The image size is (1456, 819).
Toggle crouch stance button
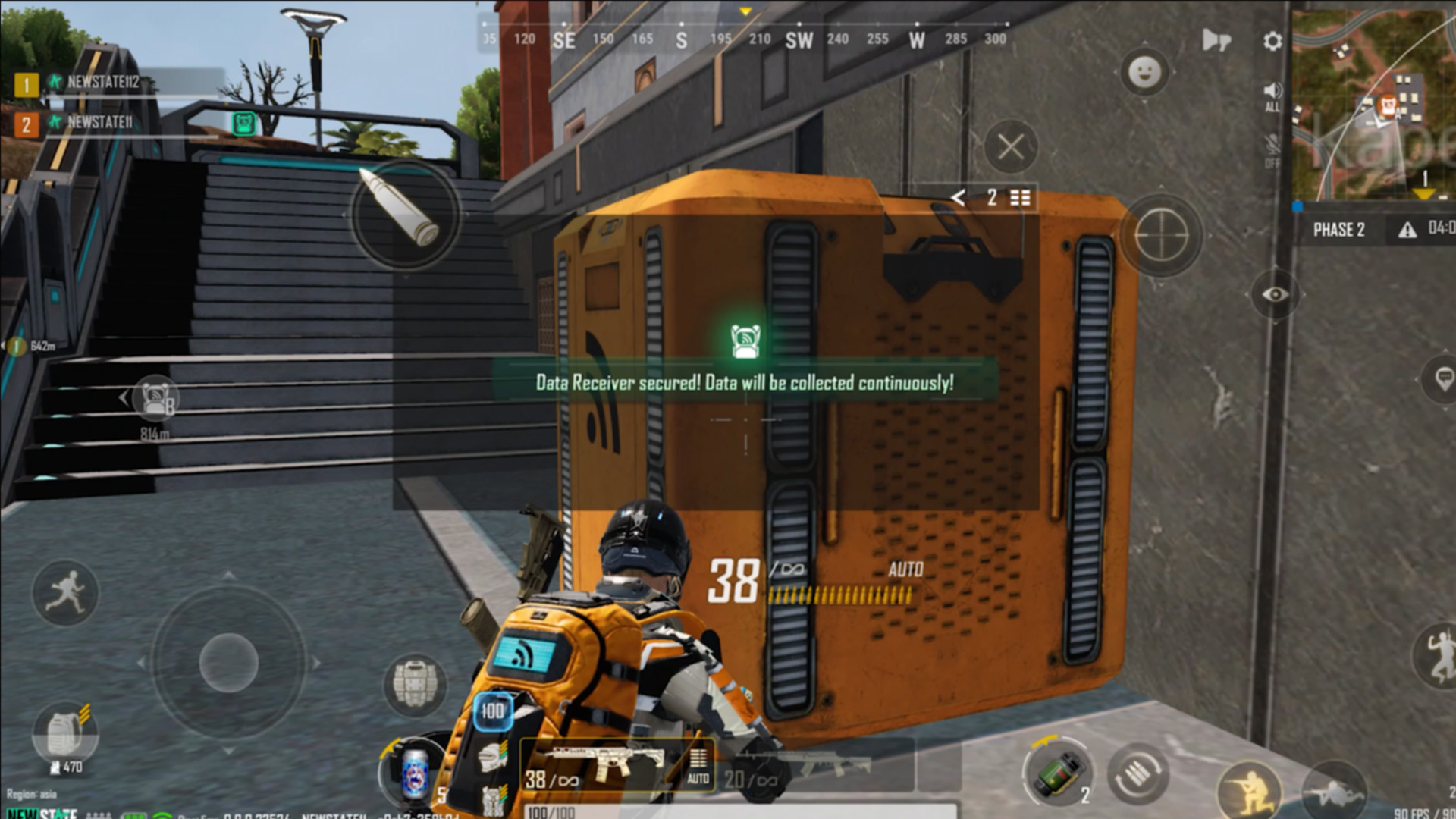click(x=1249, y=790)
